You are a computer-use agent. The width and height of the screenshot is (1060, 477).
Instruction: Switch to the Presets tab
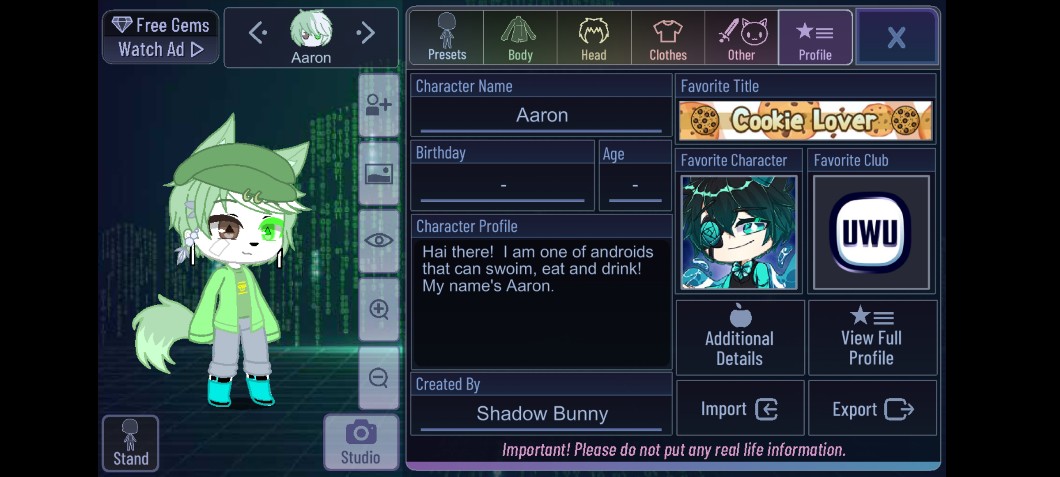coord(446,38)
